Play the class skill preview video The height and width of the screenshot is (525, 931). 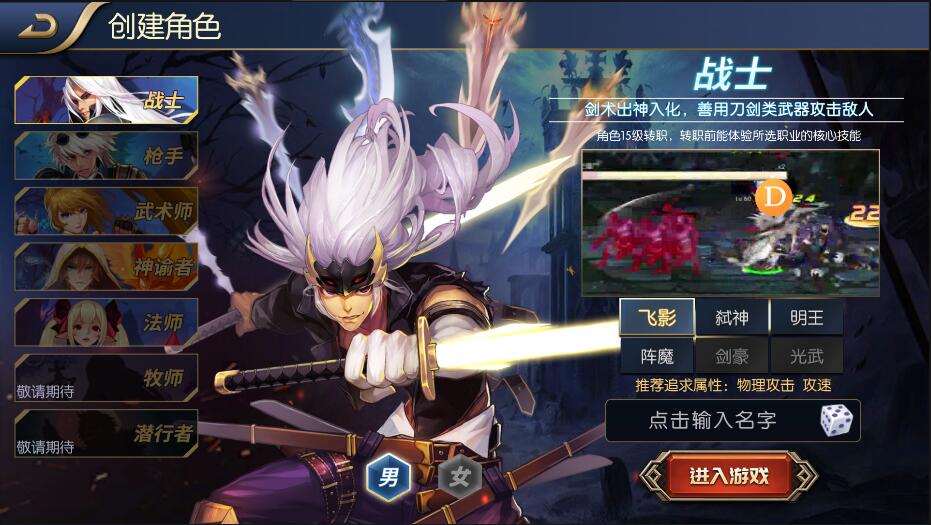click(730, 222)
